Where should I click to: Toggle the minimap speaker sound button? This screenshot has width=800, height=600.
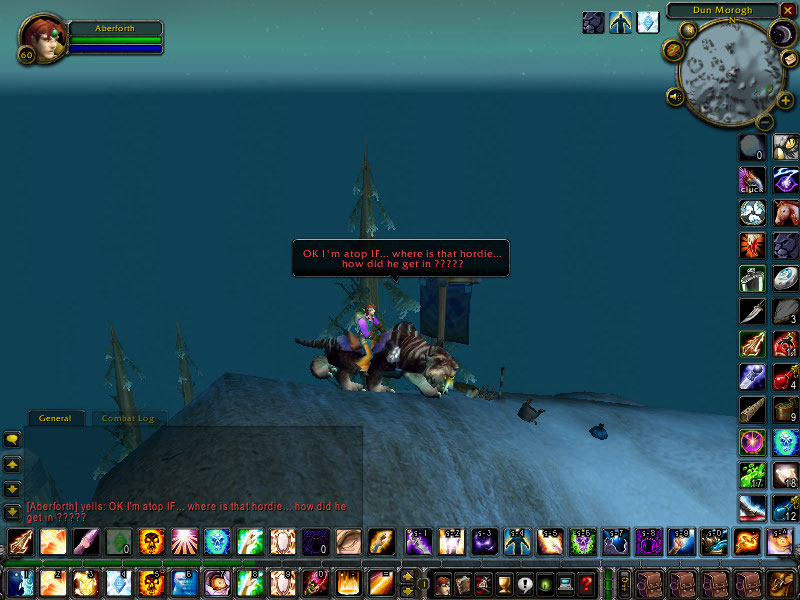click(x=675, y=97)
